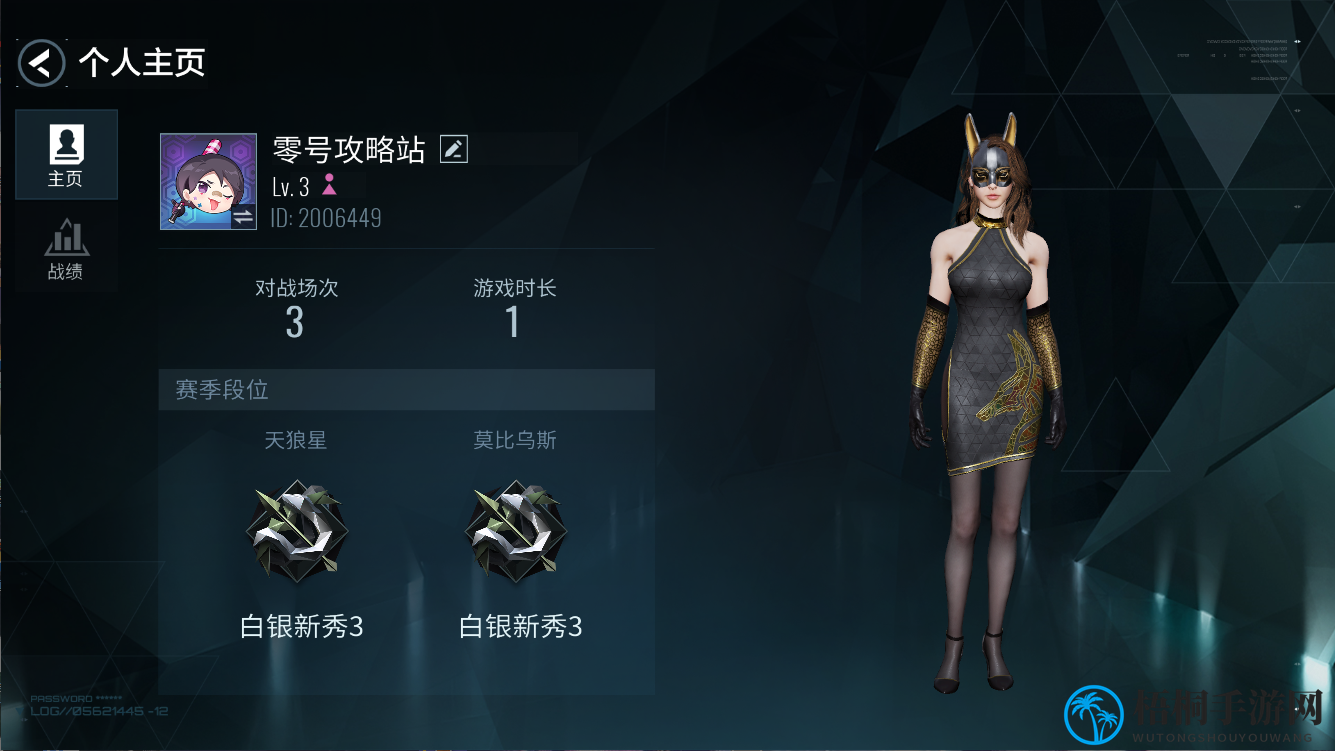The width and height of the screenshot is (1335, 751).
Task: Open the 战绩 stats tab
Action: coord(66,248)
